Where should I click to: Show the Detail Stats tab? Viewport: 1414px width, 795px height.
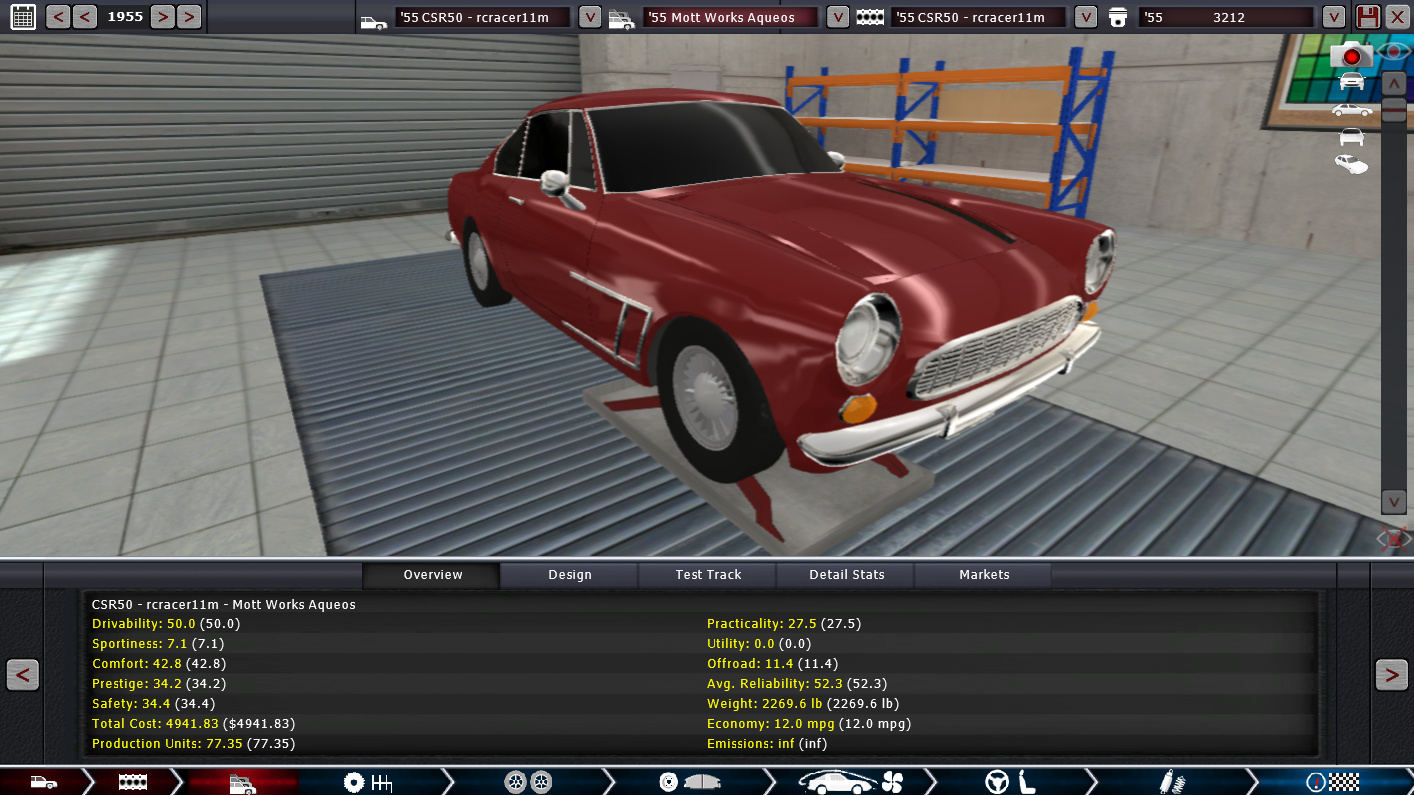point(846,575)
